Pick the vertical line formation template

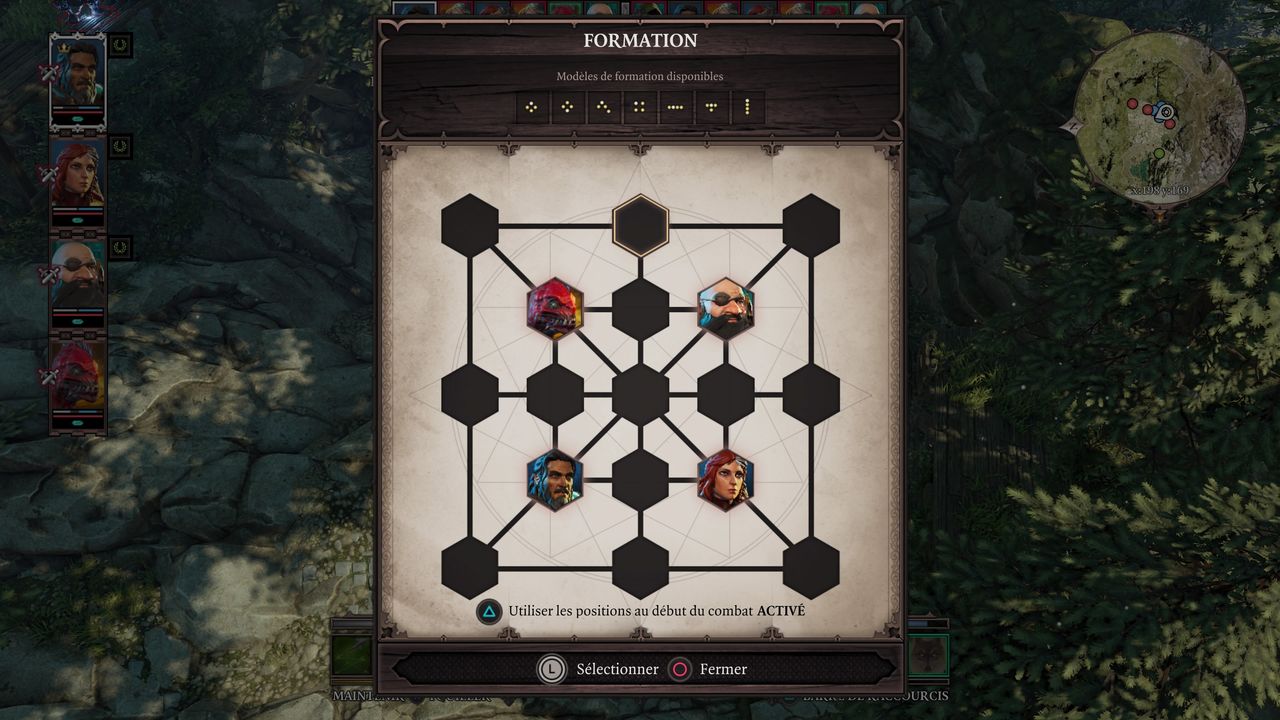(x=747, y=107)
